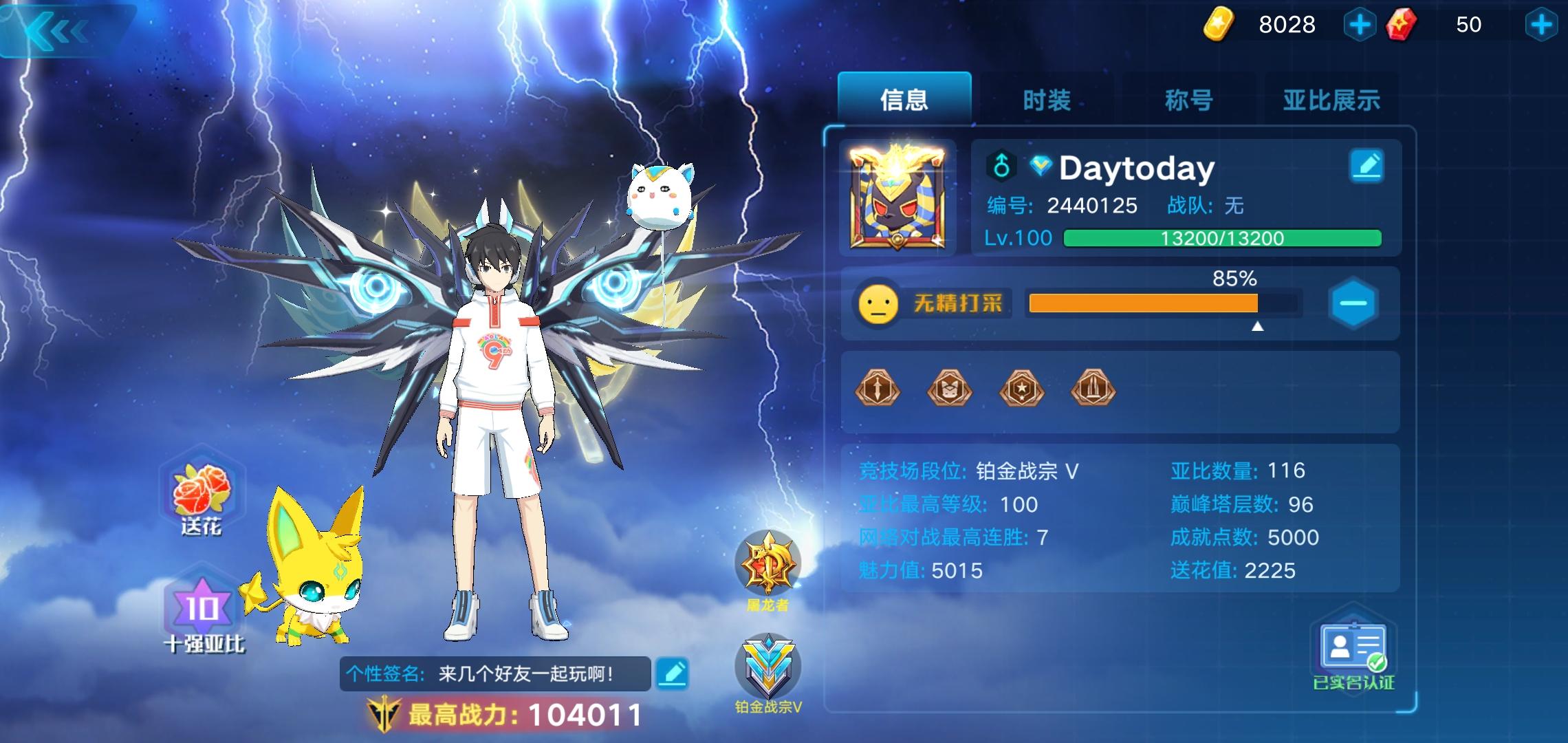Viewport: 1568px width, 743px height.
Task: View the 屠龙者 dragon slayer badge
Action: pyautogui.click(x=767, y=564)
